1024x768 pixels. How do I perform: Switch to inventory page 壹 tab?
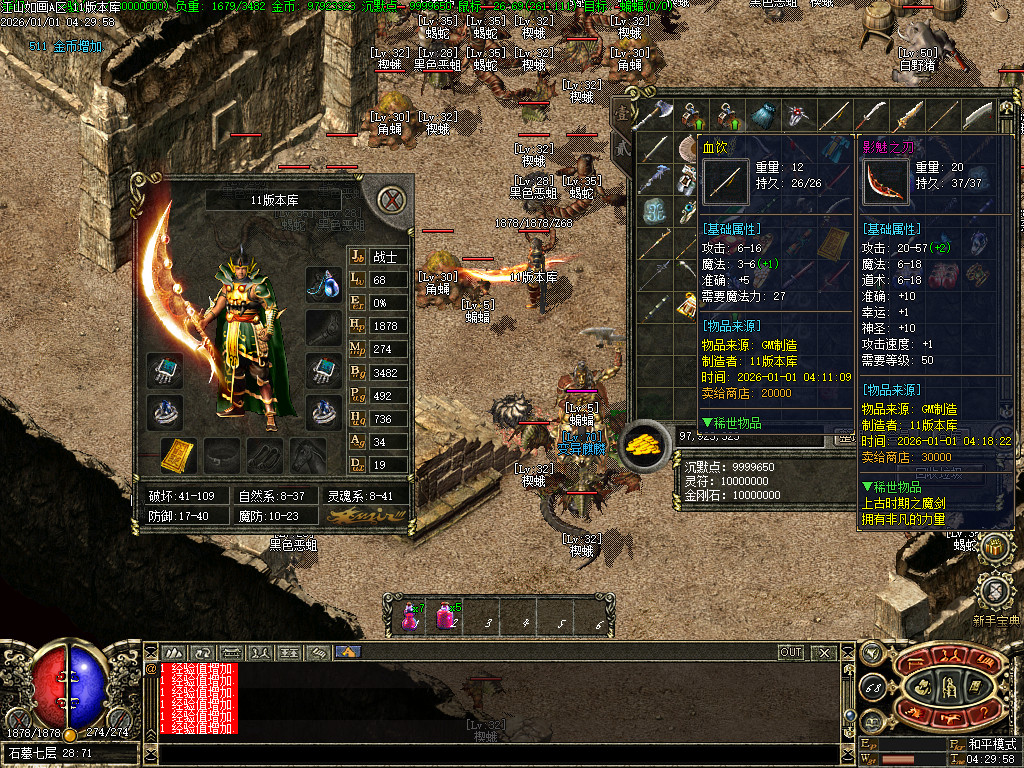pos(622,115)
